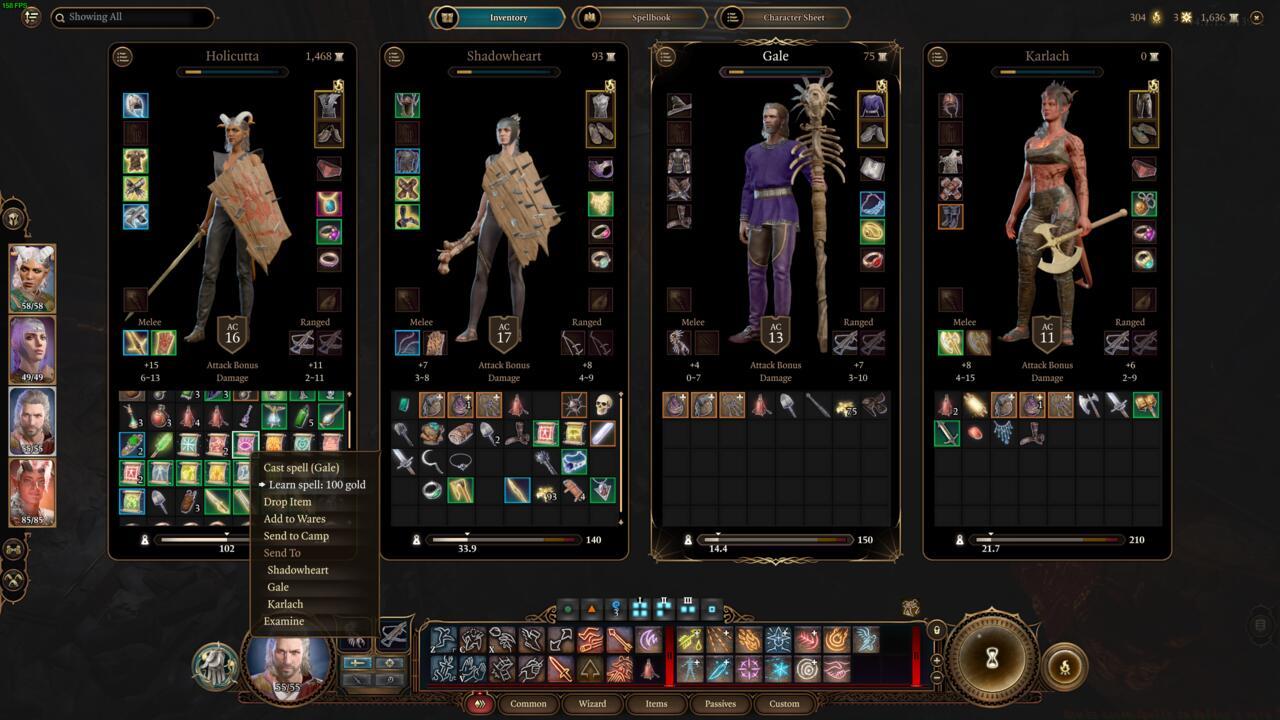The width and height of the screenshot is (1280, 720).
Task: Open the Custom hotbar tab
Action: tap(784, 703)
